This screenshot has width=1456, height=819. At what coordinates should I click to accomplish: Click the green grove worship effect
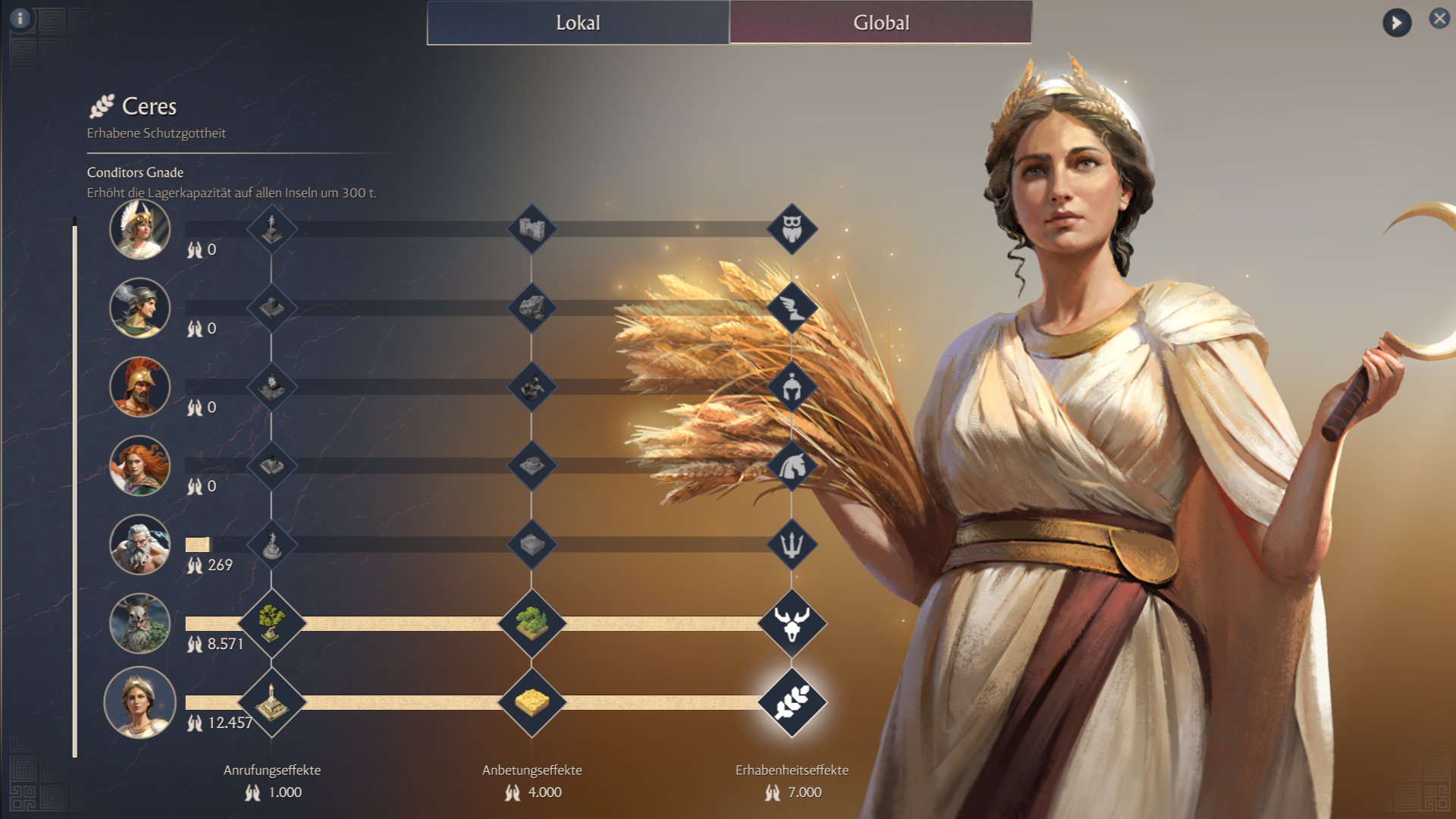pyautogui.click(x=532, y=623)
